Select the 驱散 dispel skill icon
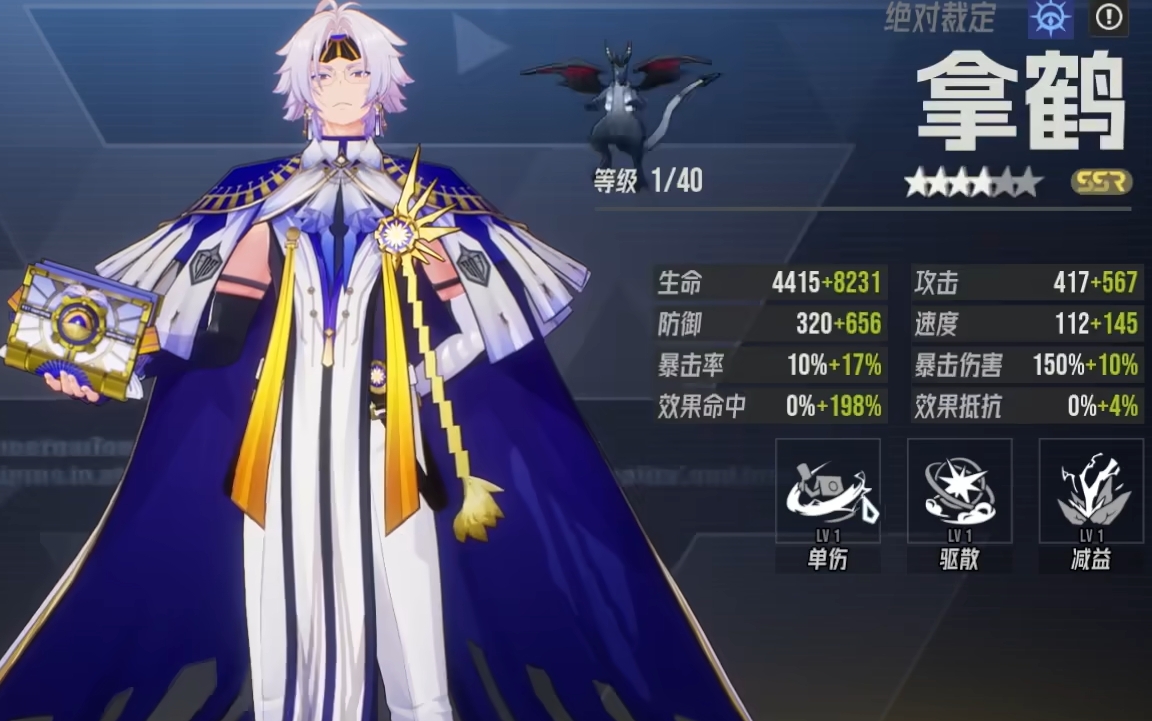The width and height of the screenshot is (1152, 721). coord(959,491)
